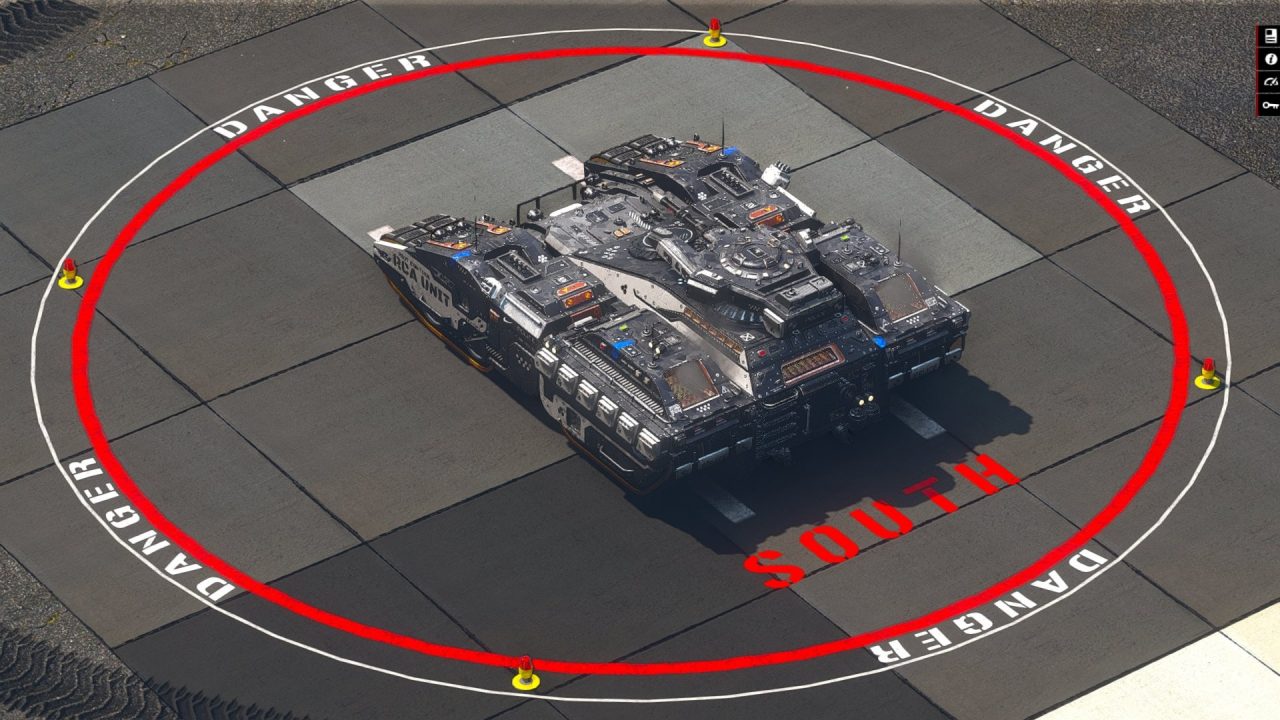Click the bottom icon of the right sidebar
This screenshot has height=720, width=1280.
tap(1270, 104)
